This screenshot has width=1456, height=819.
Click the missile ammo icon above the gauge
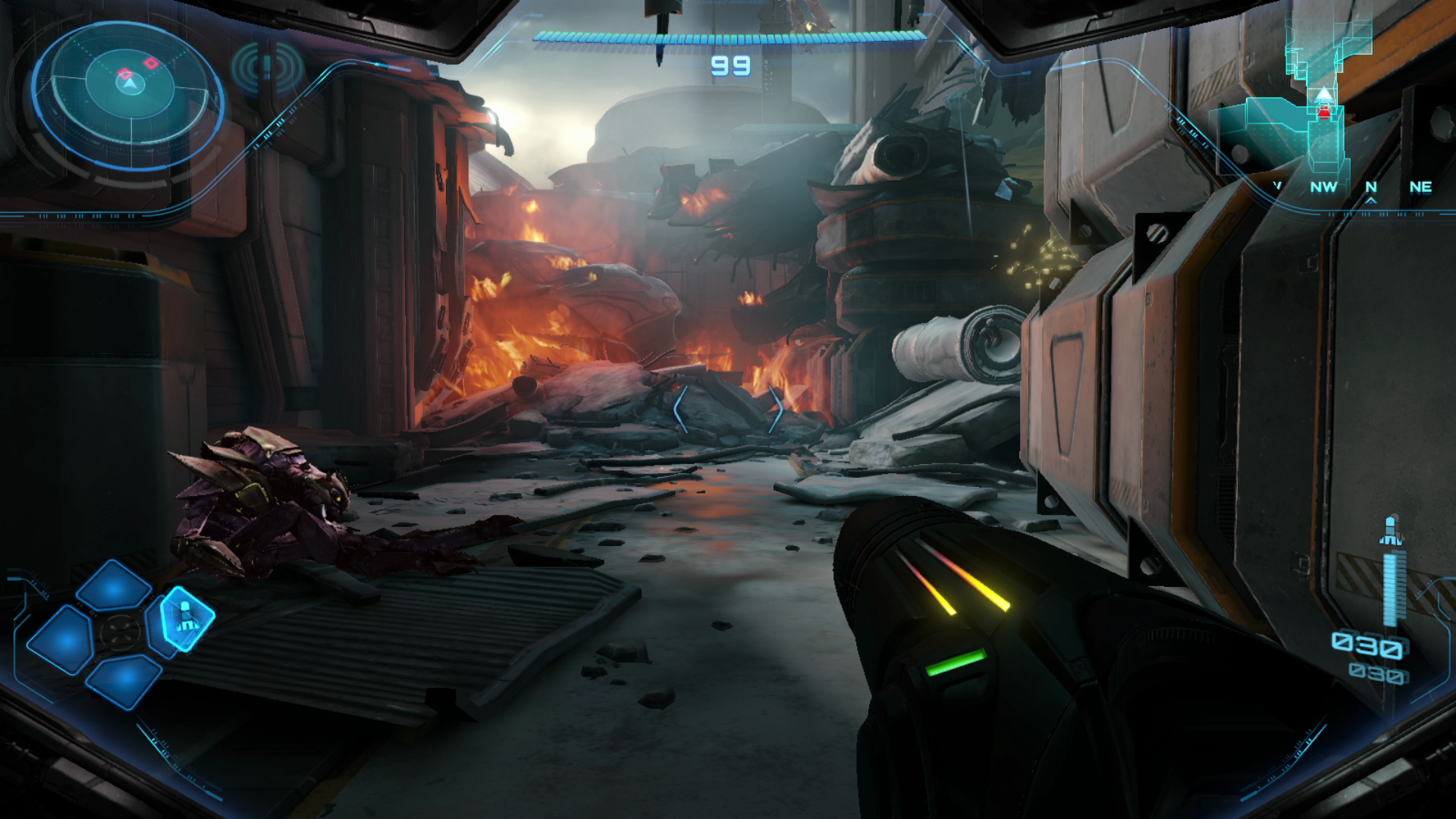click(x=1392, y=529)
